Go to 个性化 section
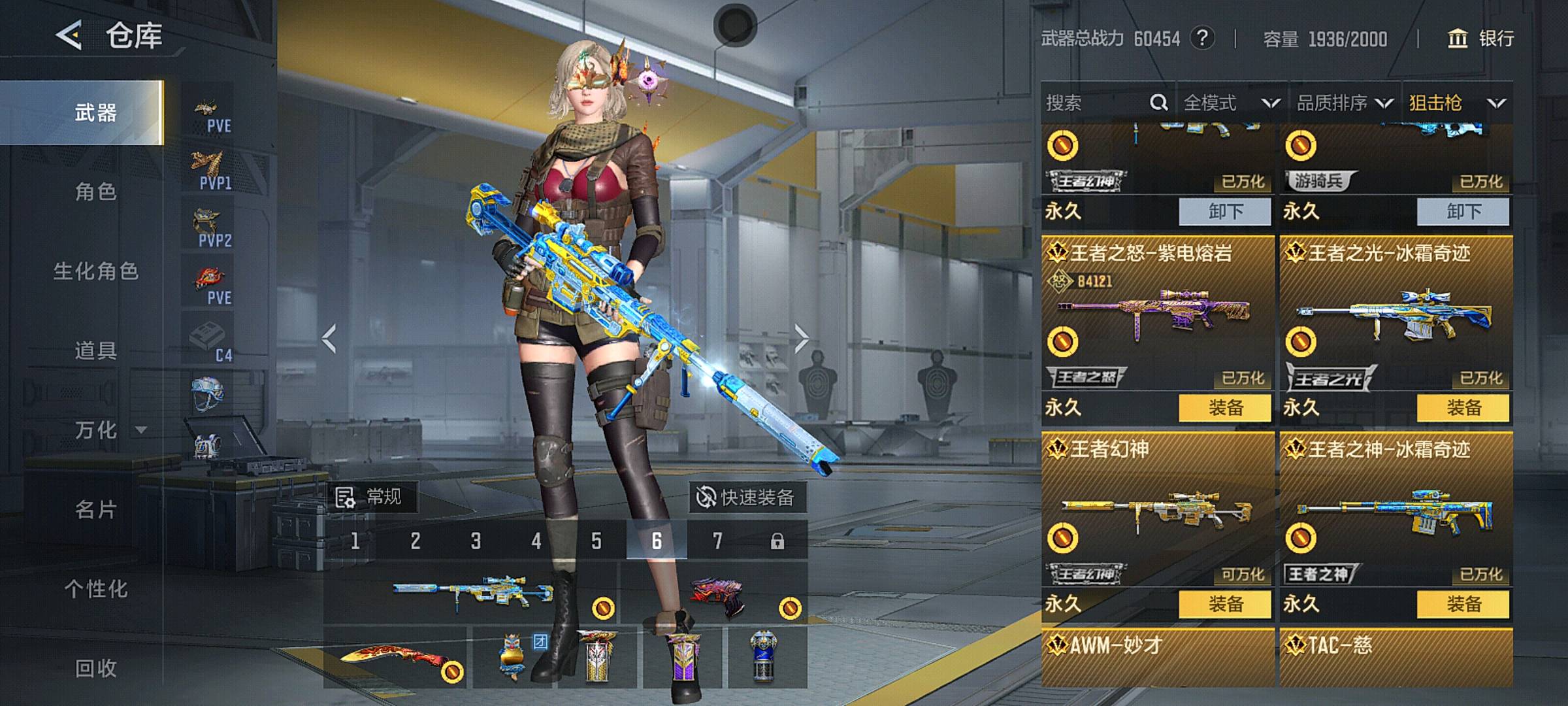Viewport: 1568px width, 706px height. click(x=95, y=589)
